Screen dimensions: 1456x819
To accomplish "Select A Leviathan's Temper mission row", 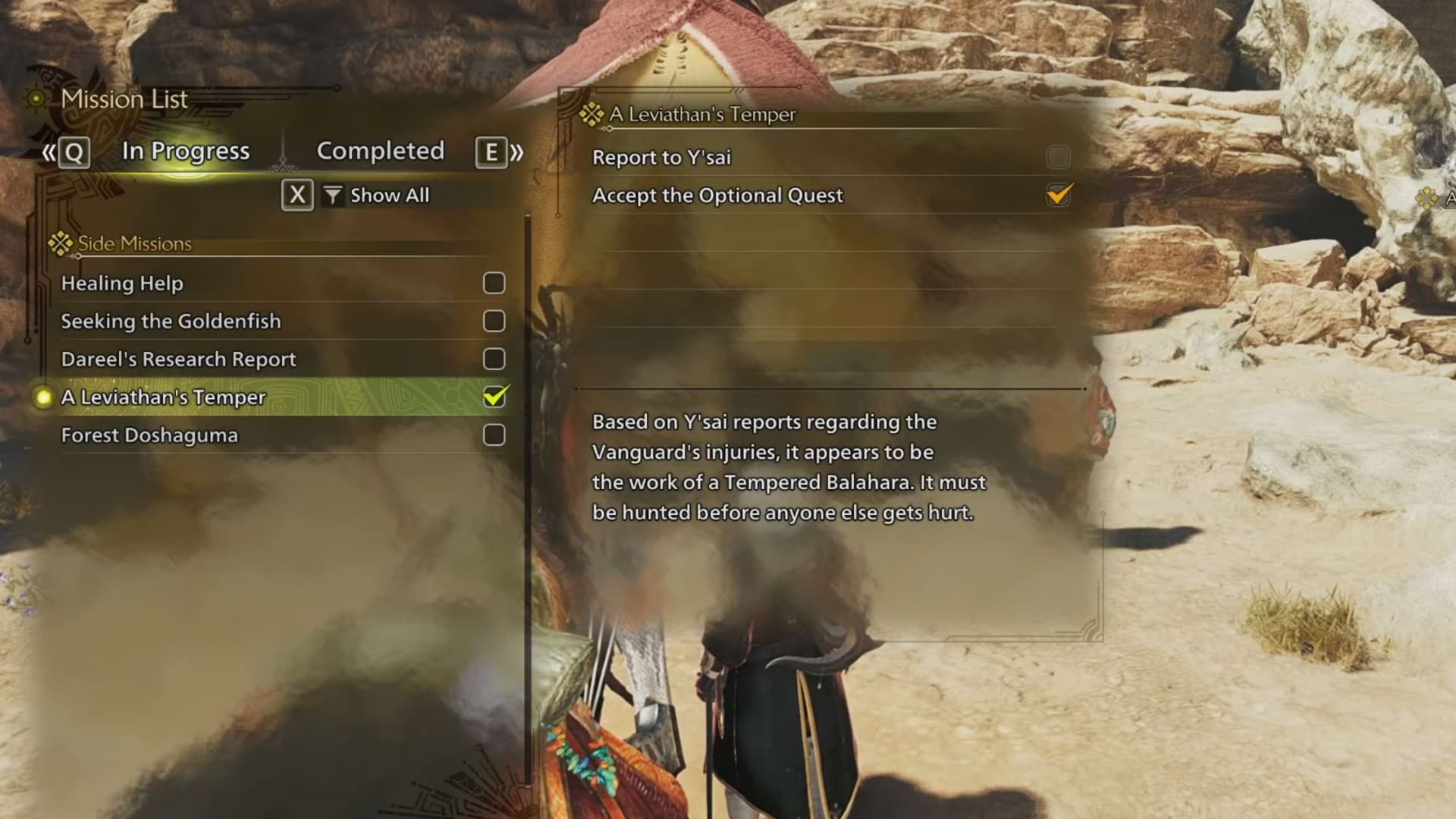I will tap(163, 397).
